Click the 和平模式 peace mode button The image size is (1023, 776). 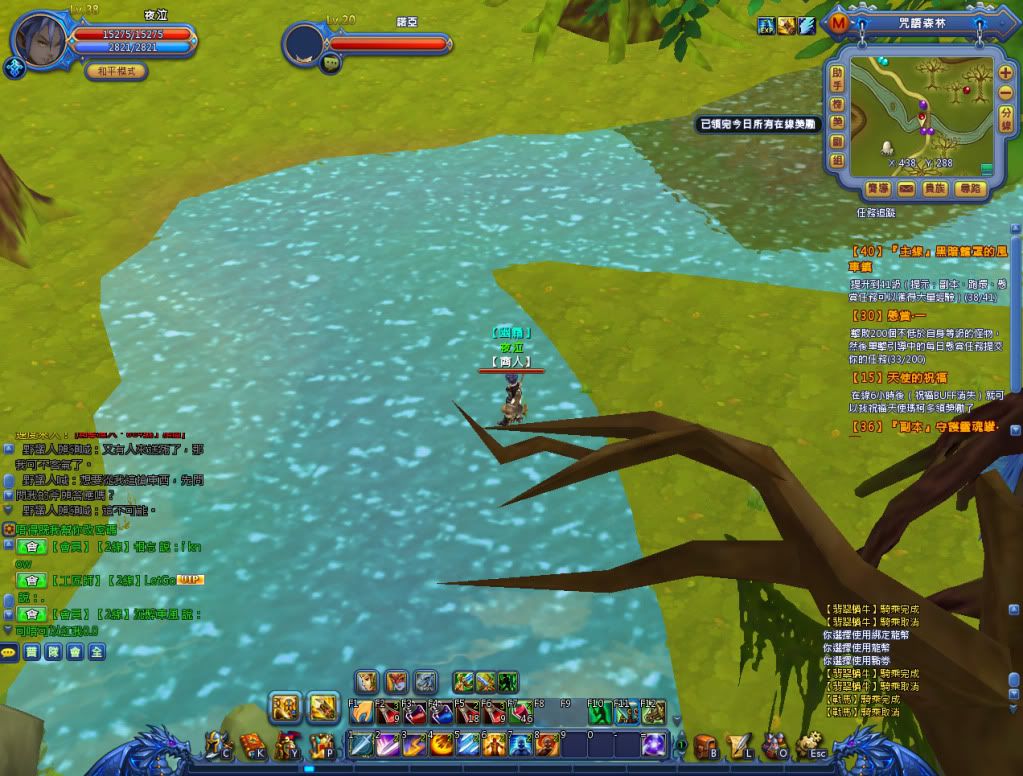coord(117,71)
